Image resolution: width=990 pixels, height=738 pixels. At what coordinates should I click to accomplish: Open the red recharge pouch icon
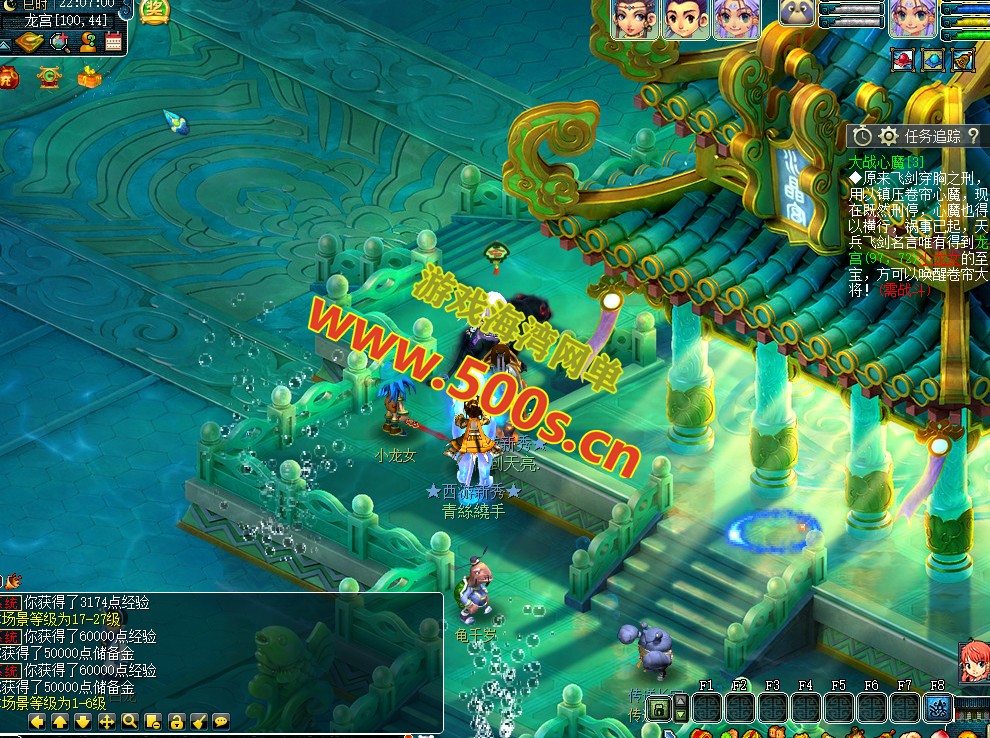9,76
